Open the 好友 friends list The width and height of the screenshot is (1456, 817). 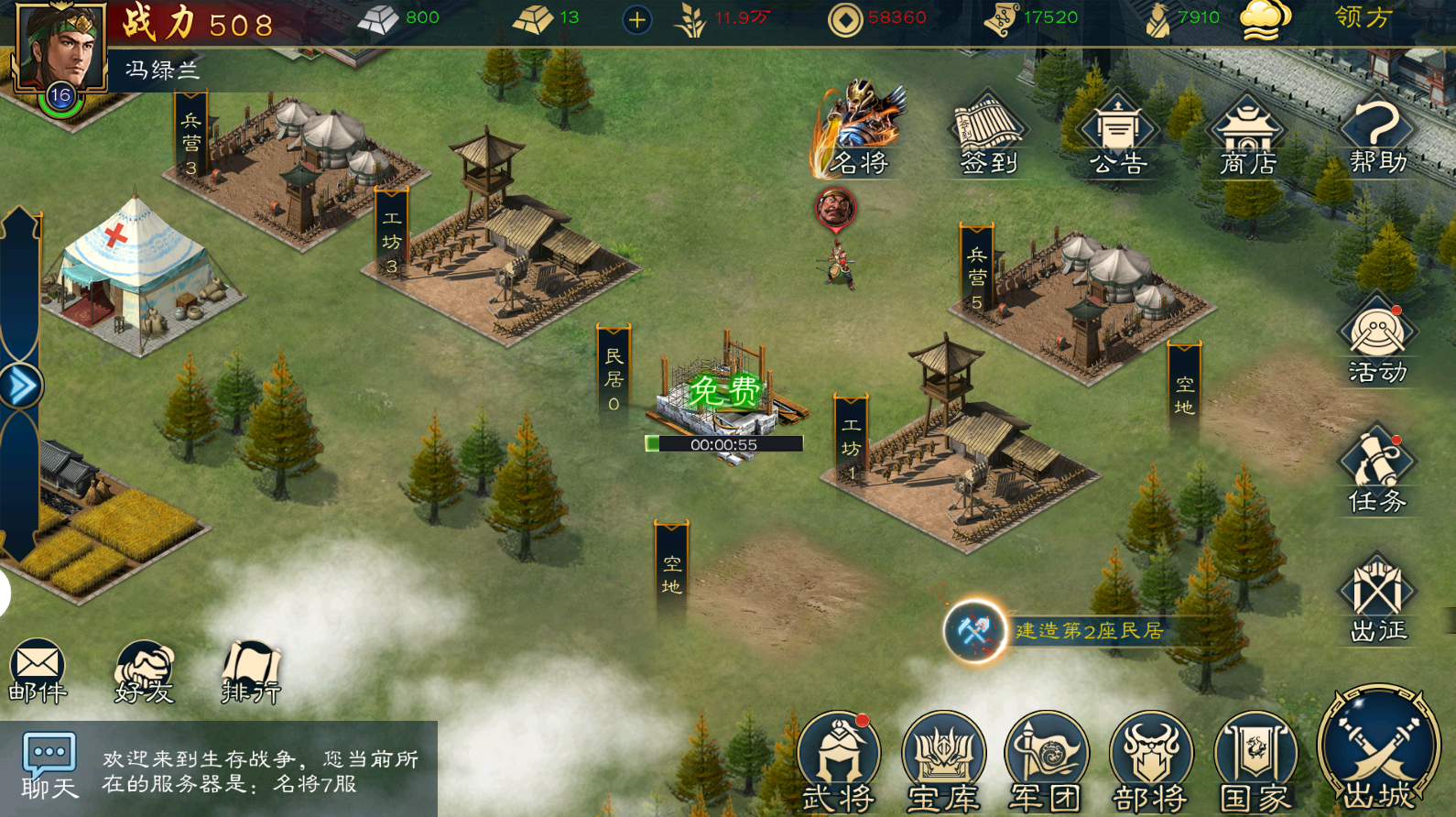[144, 672]
